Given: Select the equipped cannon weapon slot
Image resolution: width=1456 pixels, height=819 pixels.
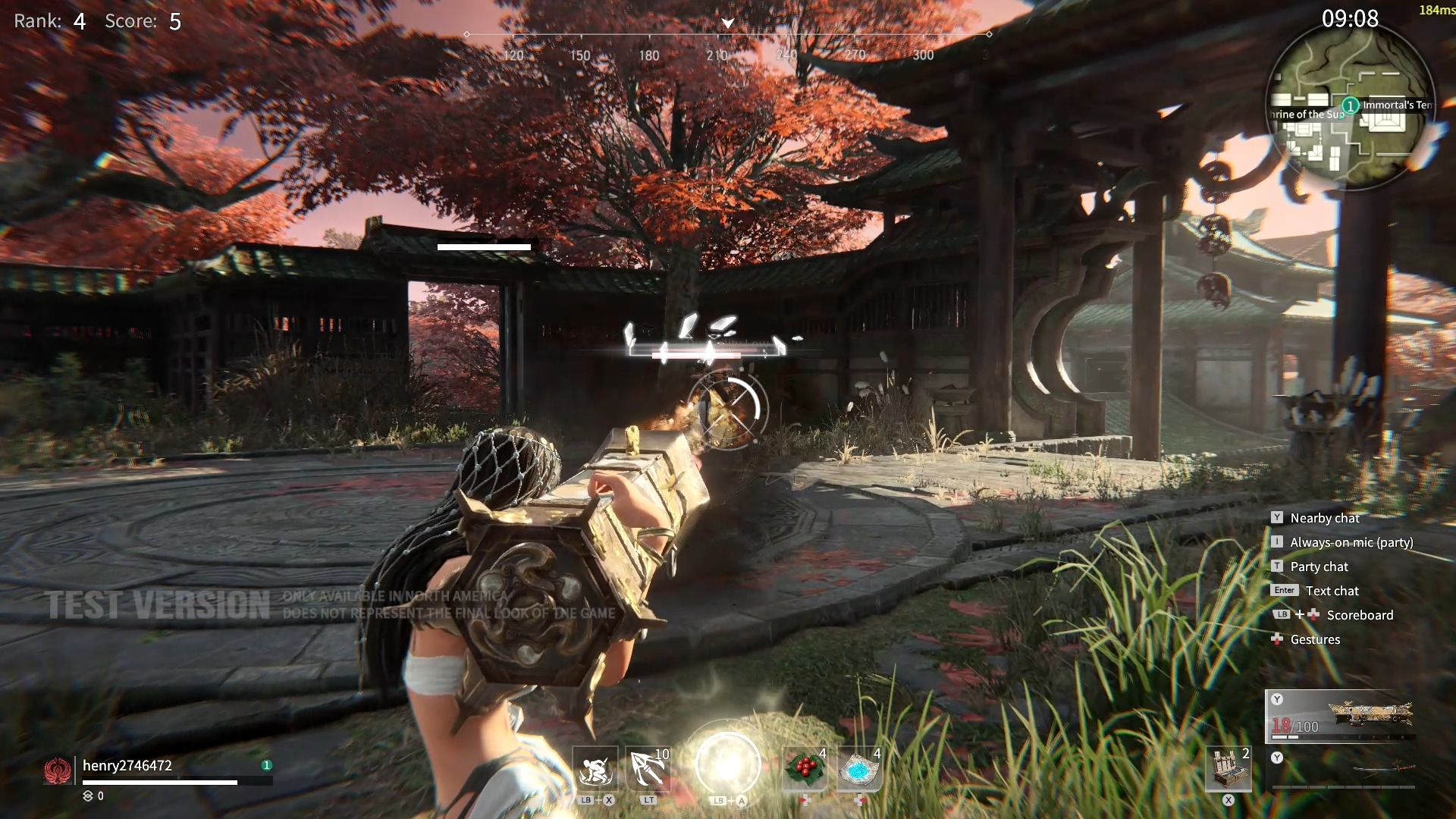Looking at the screenshot, I should click(1341, 716).
